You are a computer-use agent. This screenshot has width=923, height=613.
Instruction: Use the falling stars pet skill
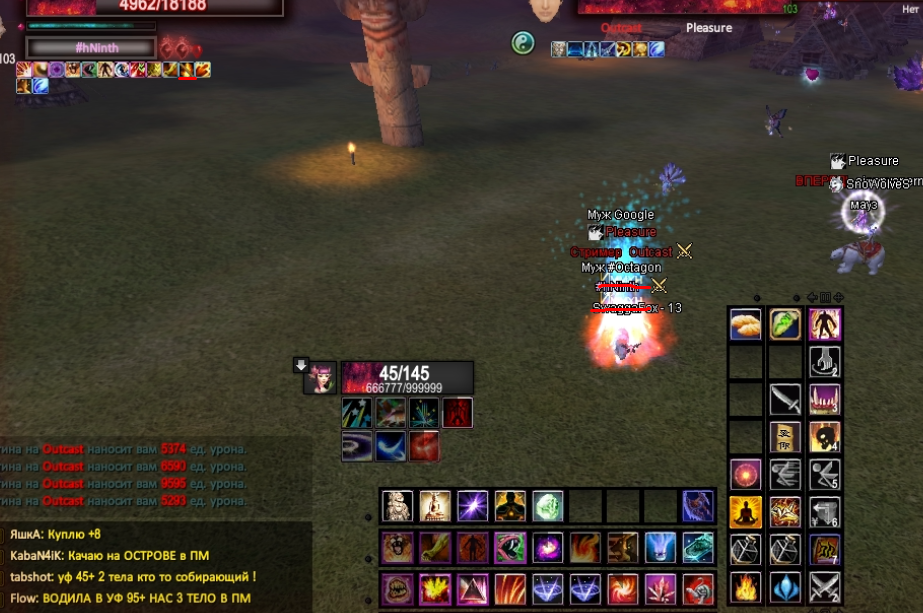356,412
